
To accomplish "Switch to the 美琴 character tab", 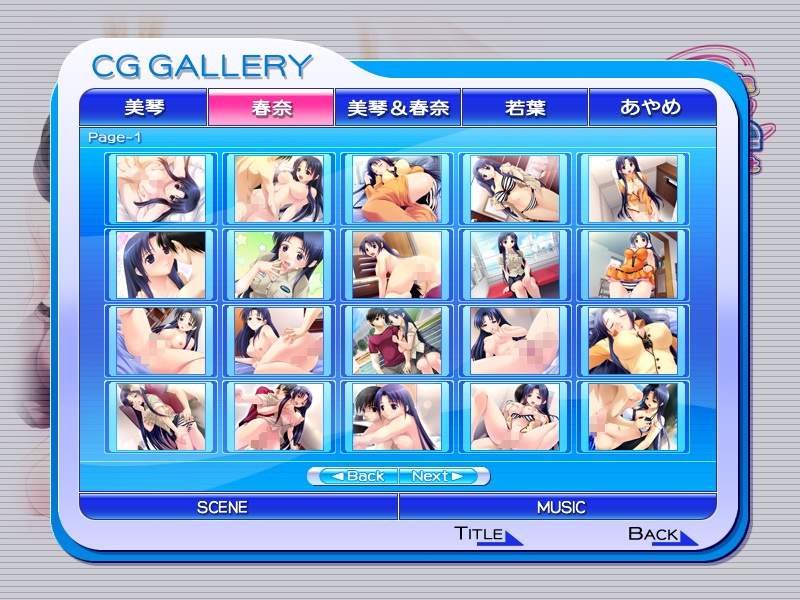I will pyautogui.click(x=143, y=107).
